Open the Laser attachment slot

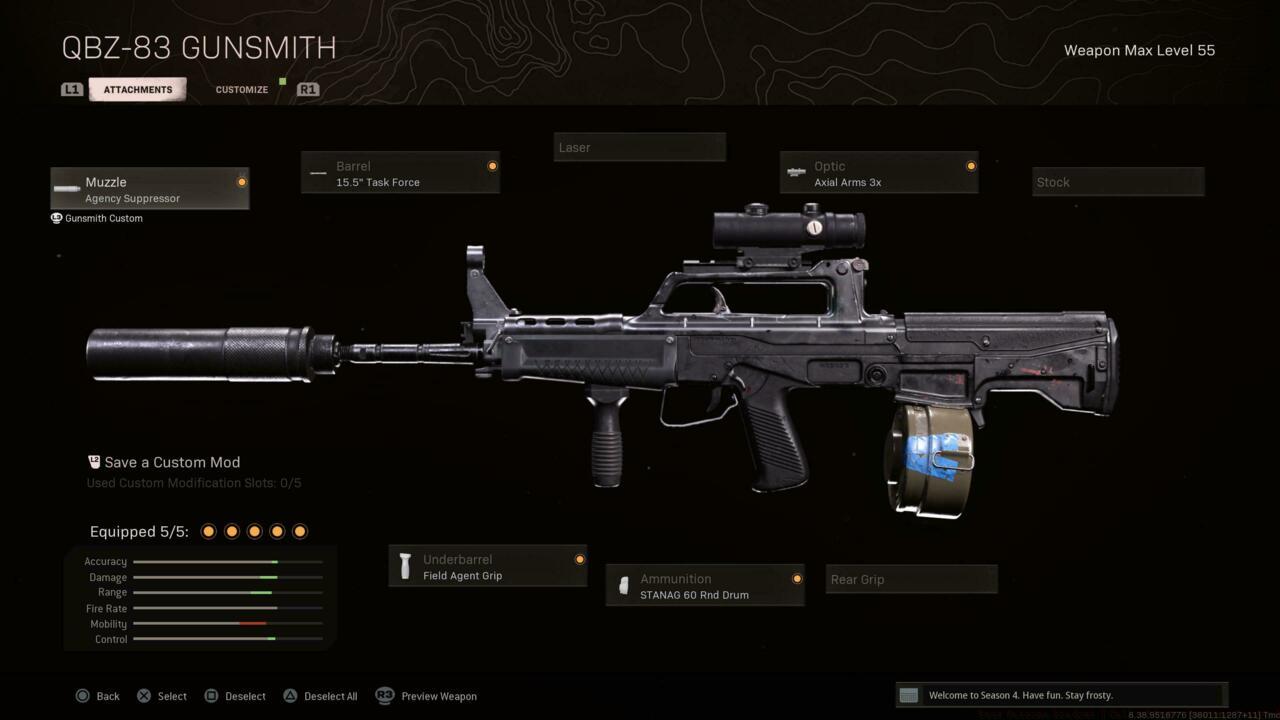pos(639,146)
